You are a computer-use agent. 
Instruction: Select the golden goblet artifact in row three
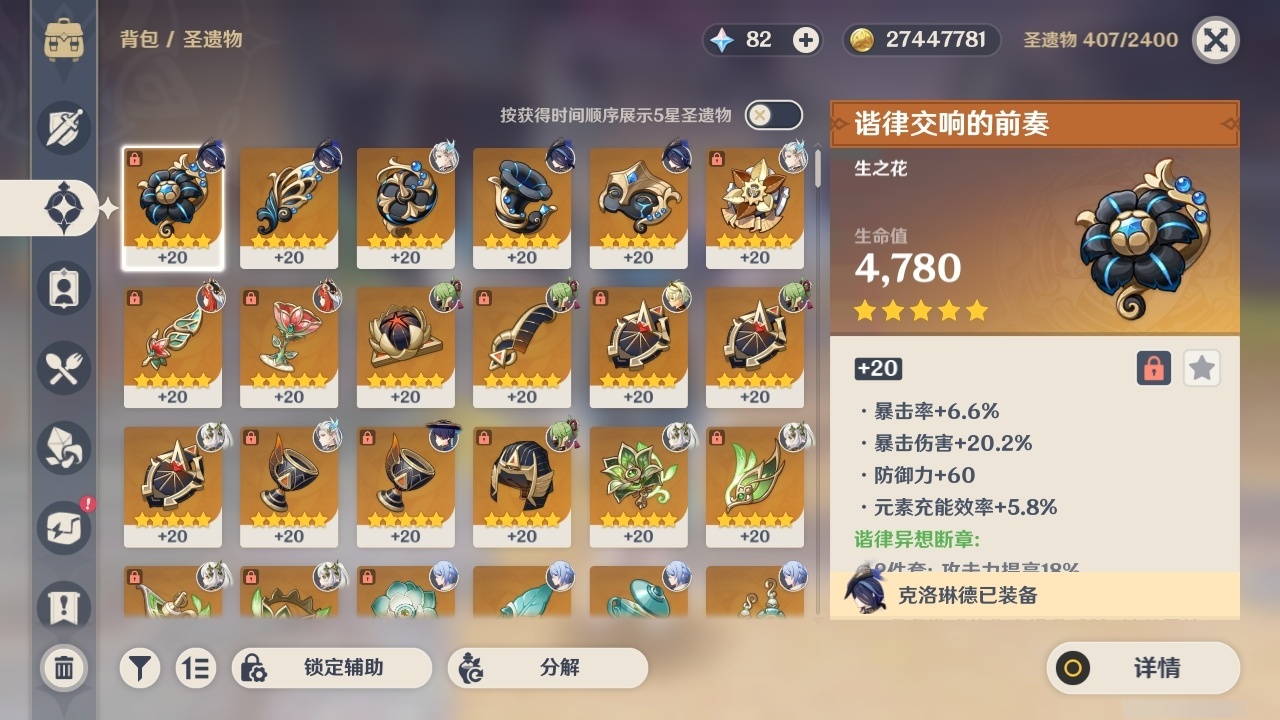tap(288, 480)
